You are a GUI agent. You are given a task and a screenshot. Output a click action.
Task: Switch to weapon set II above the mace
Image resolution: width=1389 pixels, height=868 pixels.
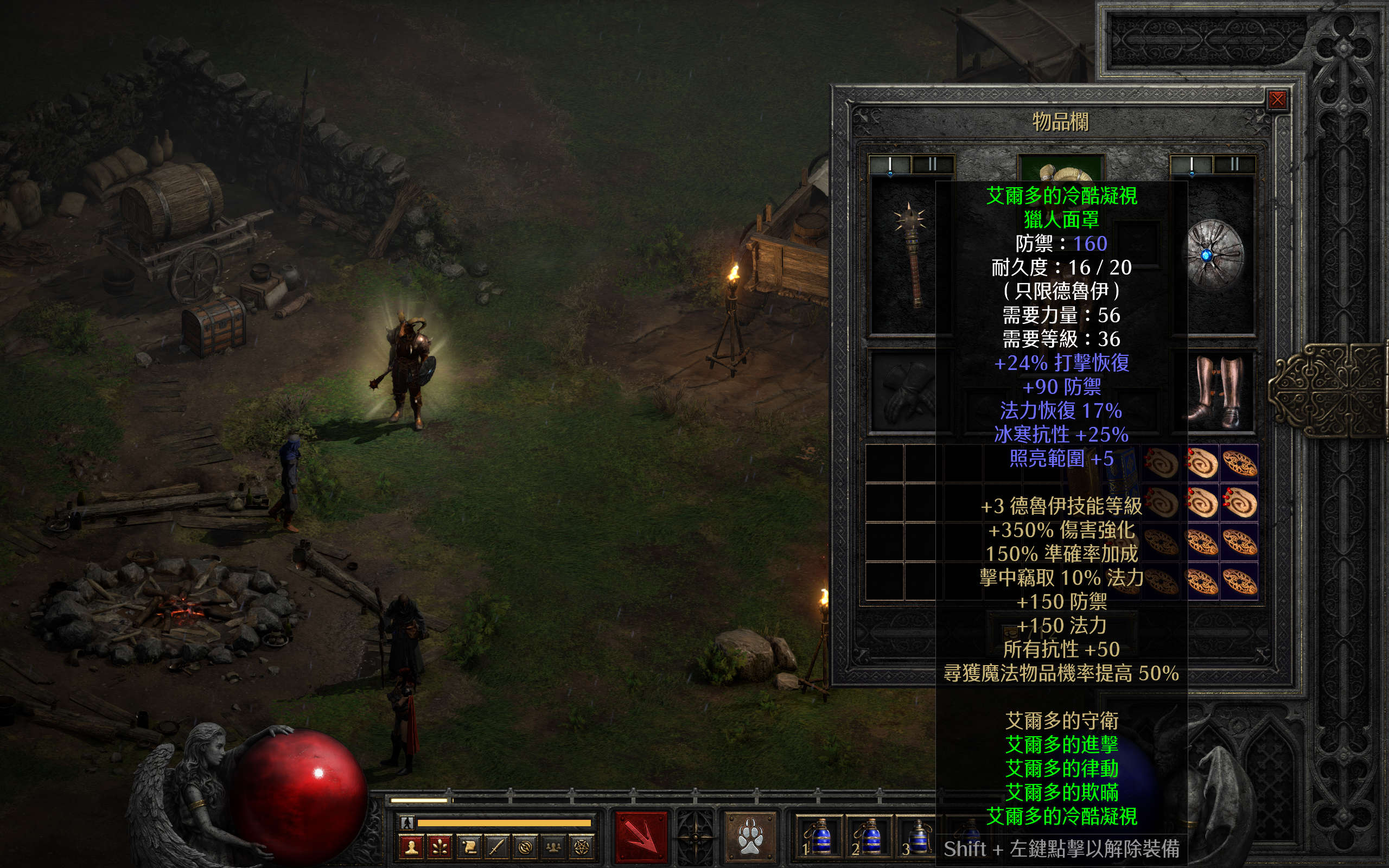(x=933, y=165)
